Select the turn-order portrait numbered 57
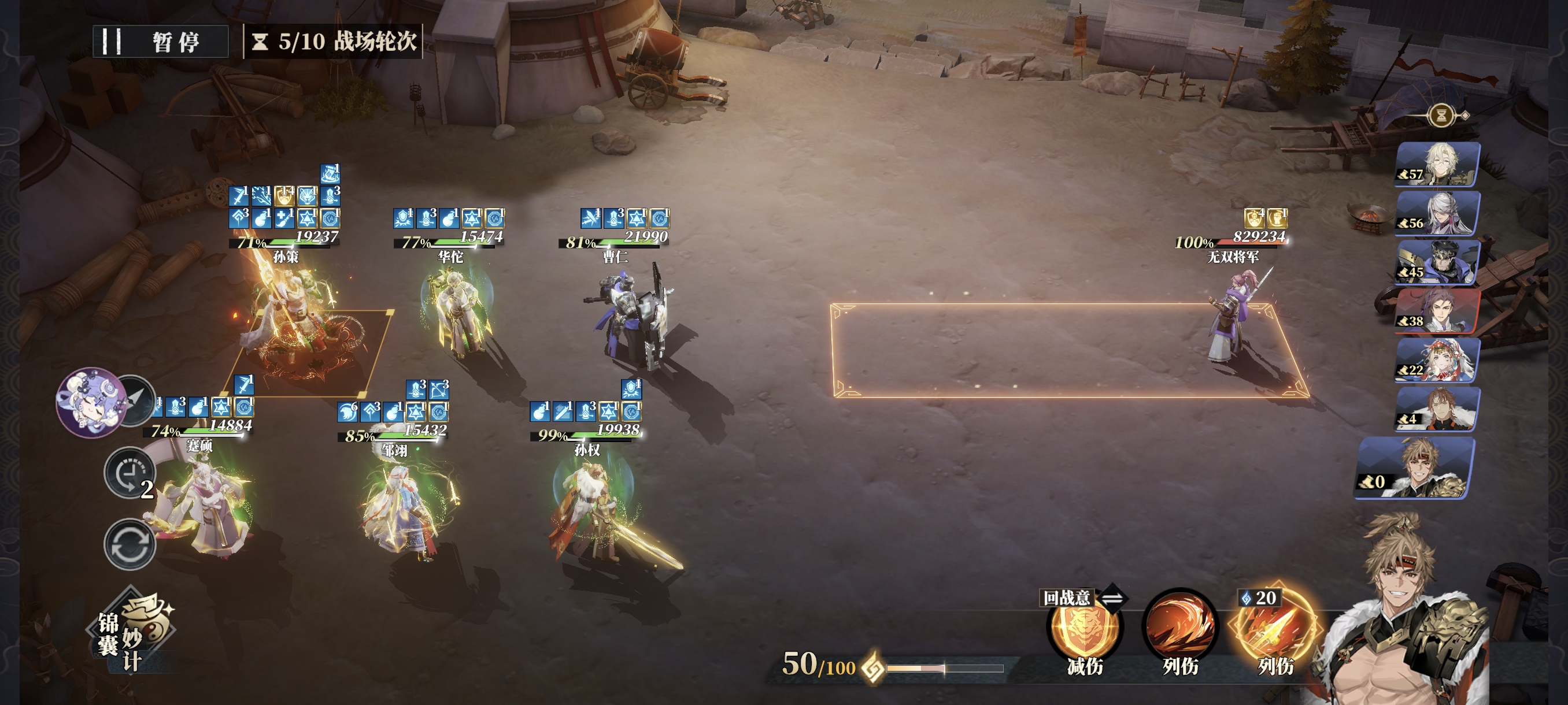Image resolution: width=1568 pixels, height=705 pixels. [x=1437, y=164]
